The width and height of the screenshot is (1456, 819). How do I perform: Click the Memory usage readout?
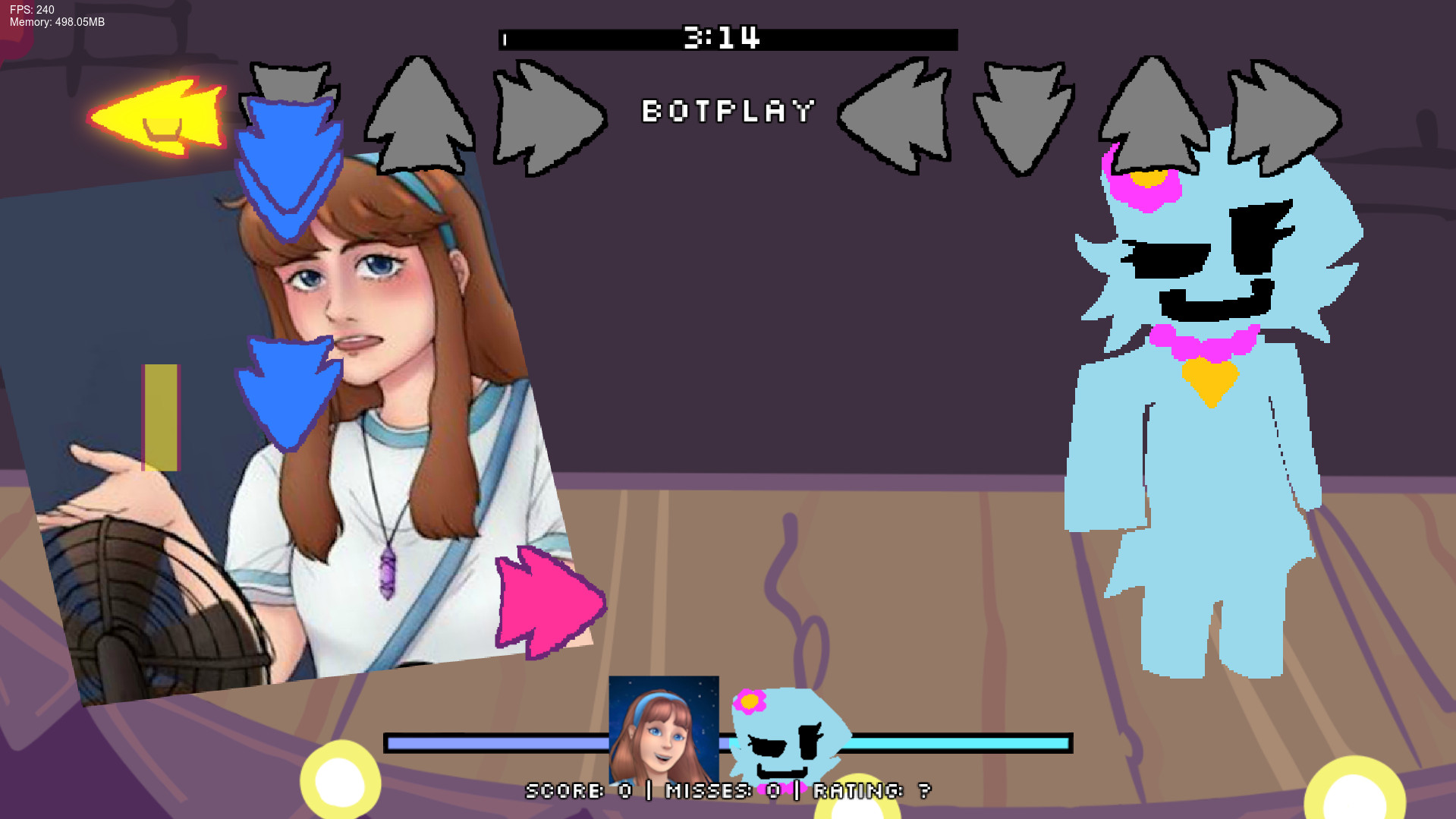55,22
